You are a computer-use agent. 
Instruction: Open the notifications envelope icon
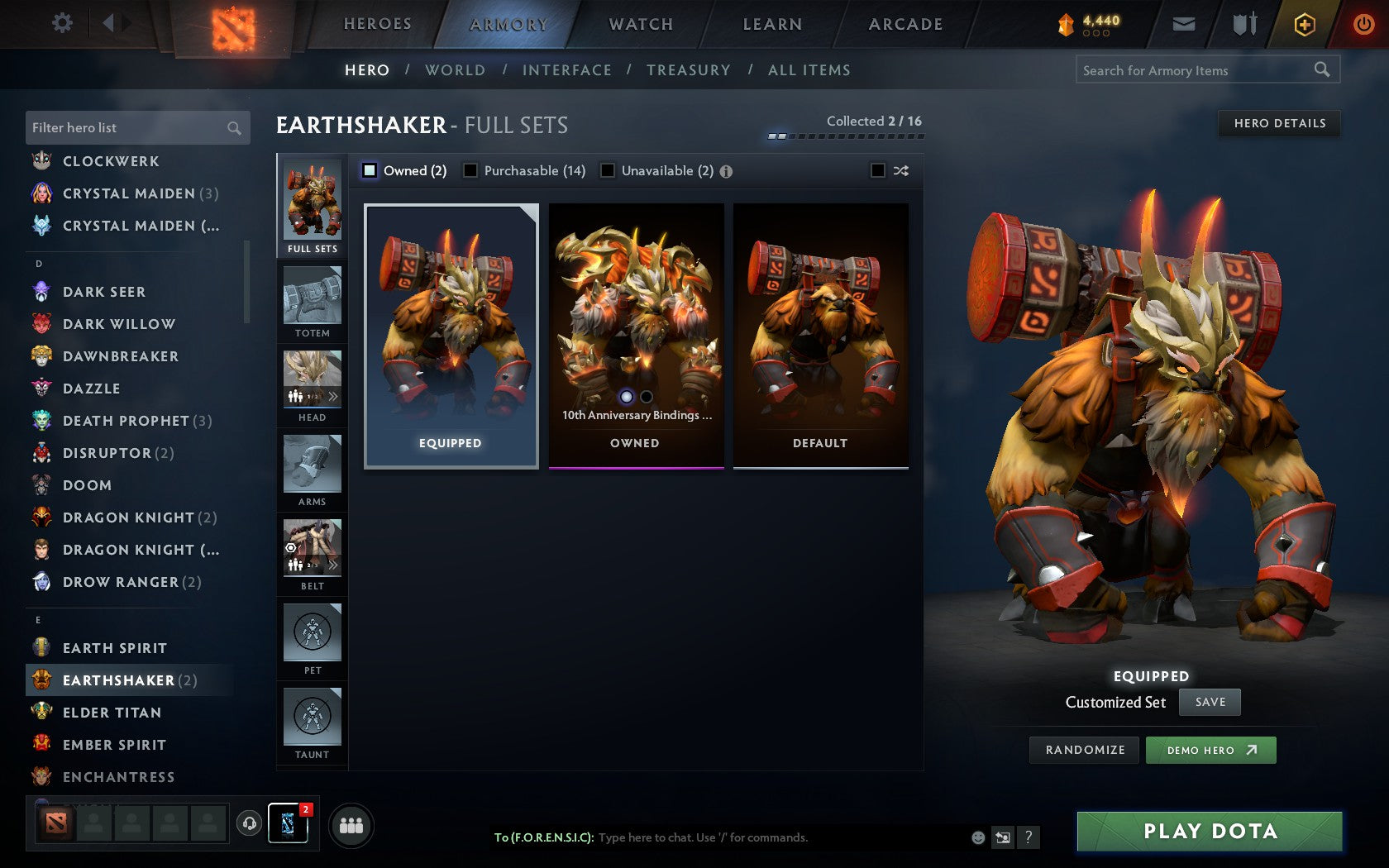pos(1184,24)
